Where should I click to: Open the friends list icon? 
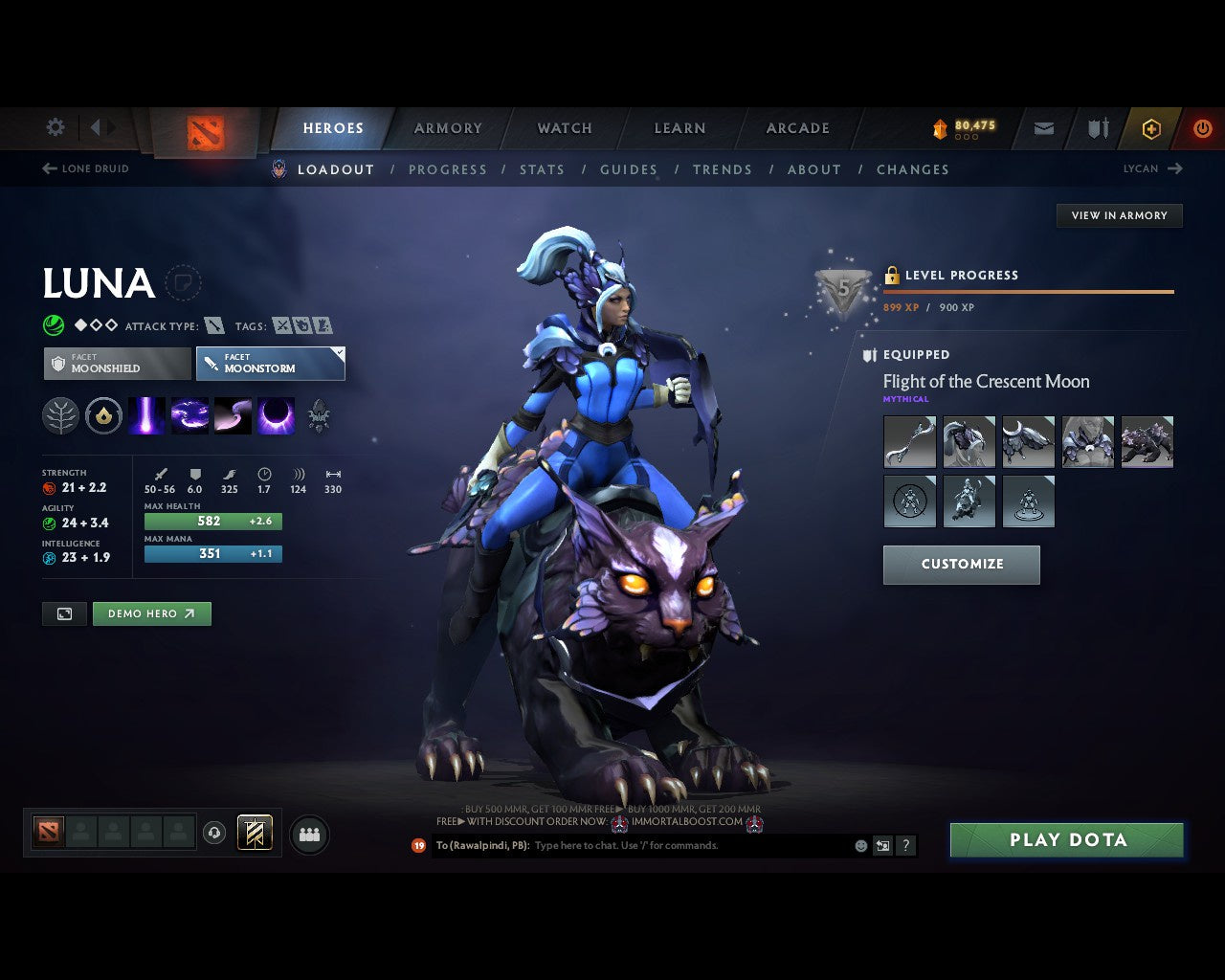308,833
